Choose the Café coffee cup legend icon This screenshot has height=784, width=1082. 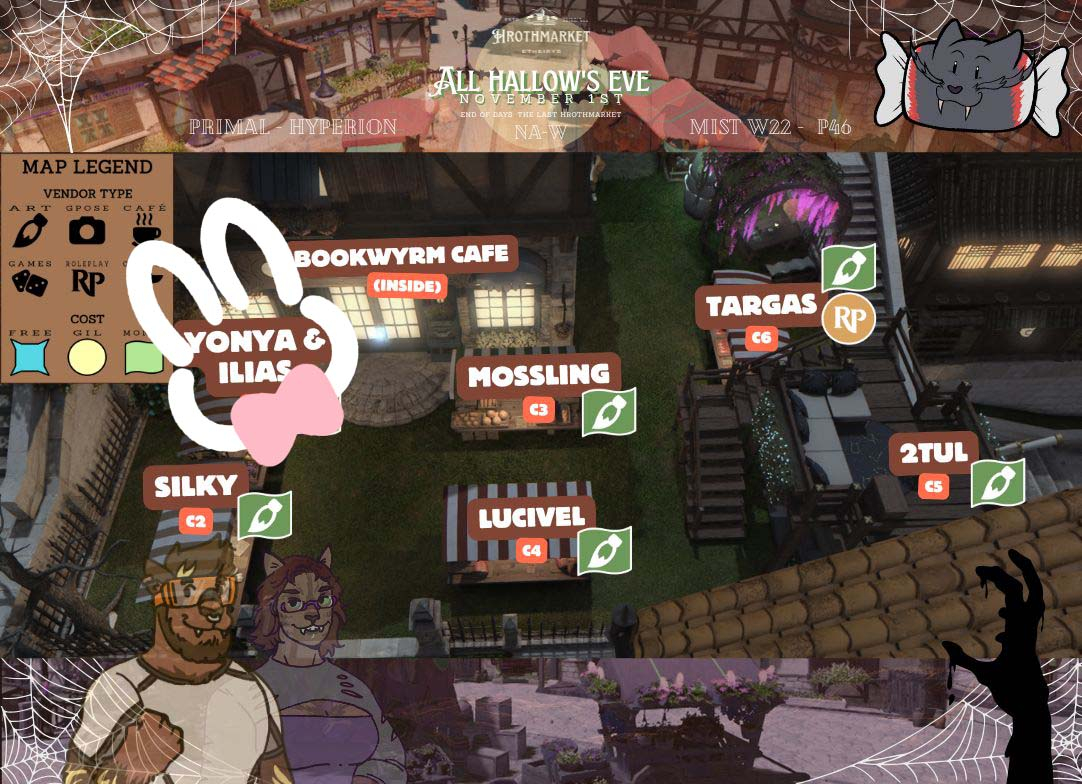point(145,232)
